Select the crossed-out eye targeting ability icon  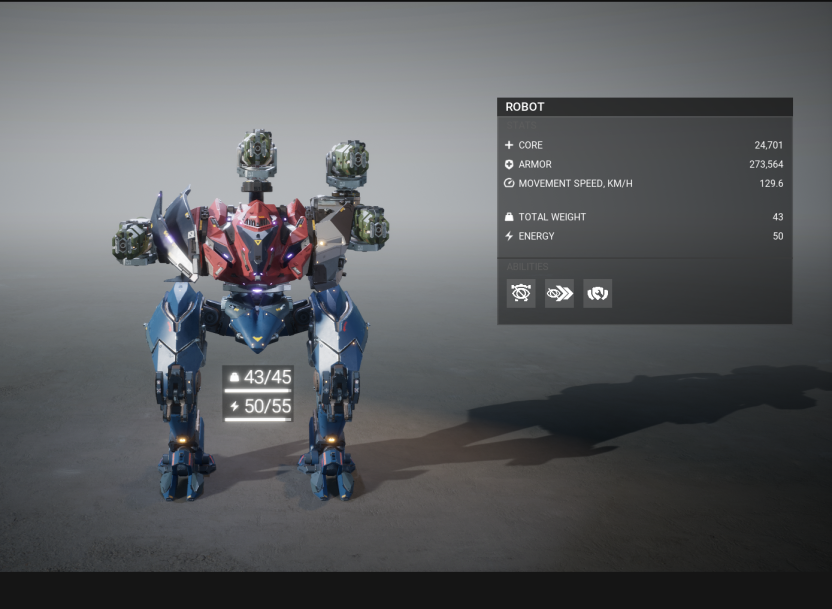pos(521,293)
